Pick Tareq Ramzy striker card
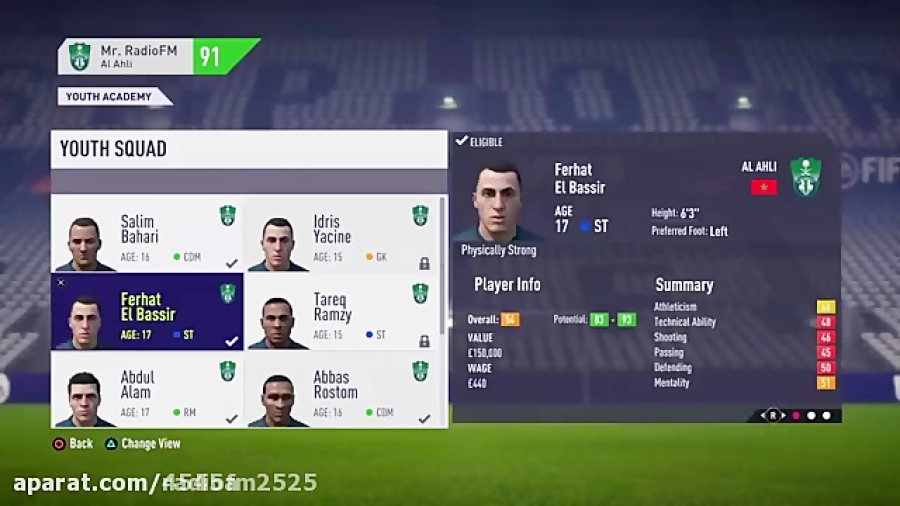This screenshot has height=506, width=900. coord(340,312)
